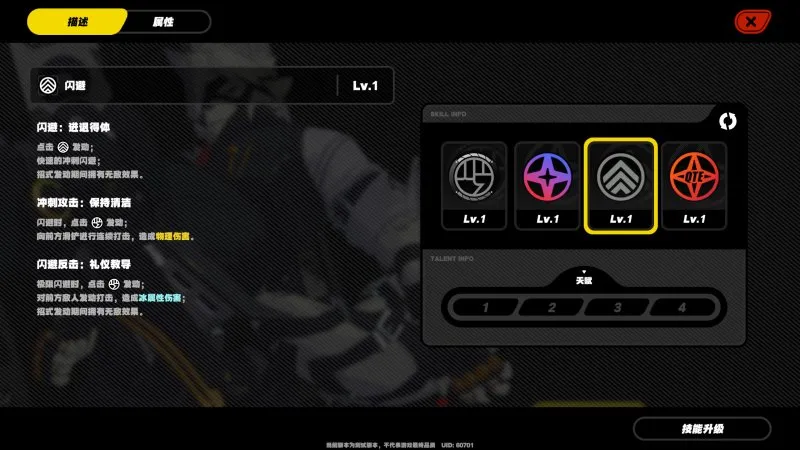The width and height of the screenshot is (800, 450).
Task: Switch to the 属性 attributes tab
Action: tap(164, 22)
